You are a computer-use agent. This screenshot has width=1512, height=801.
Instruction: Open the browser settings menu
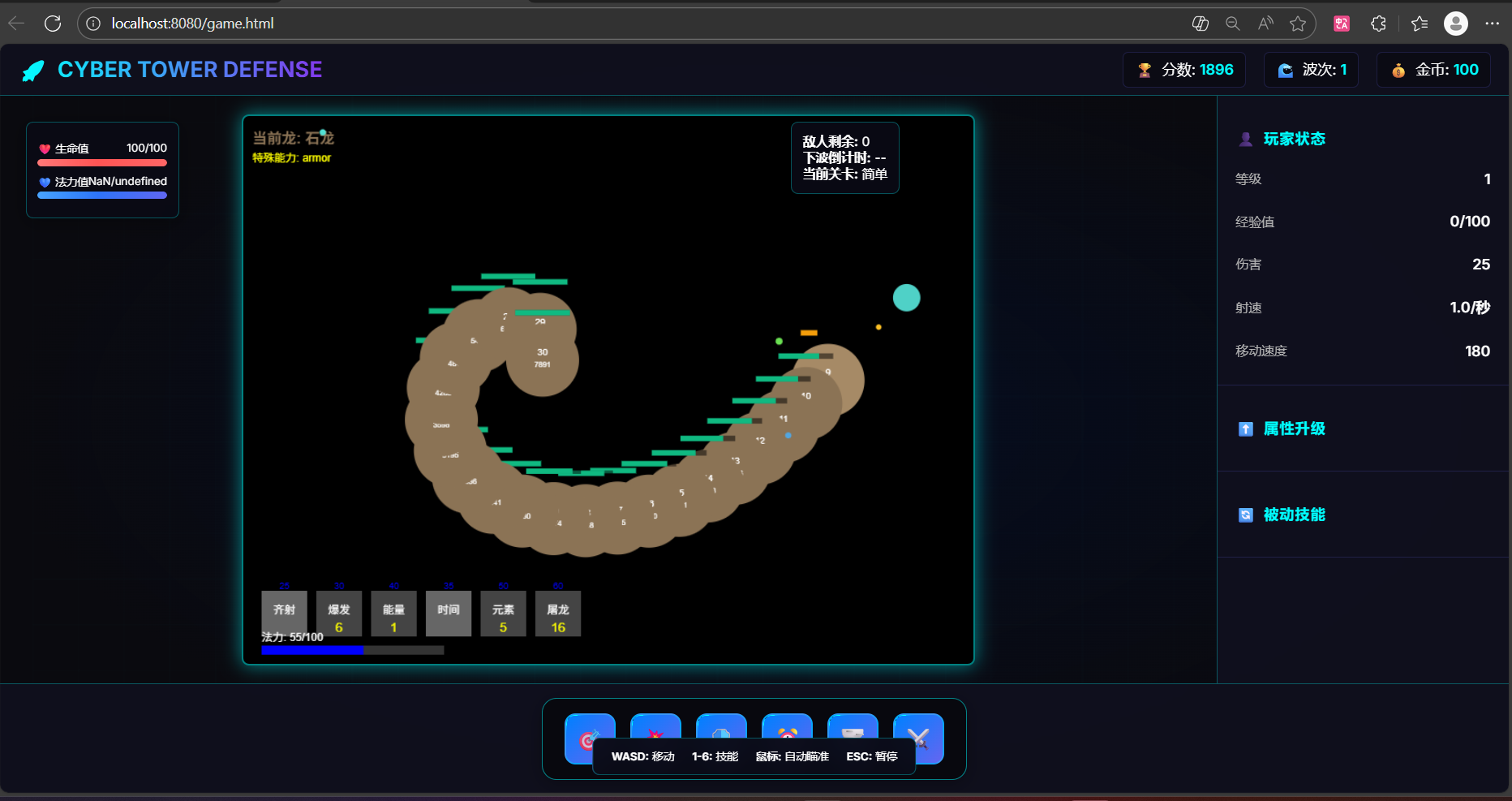pos(1494,24)
